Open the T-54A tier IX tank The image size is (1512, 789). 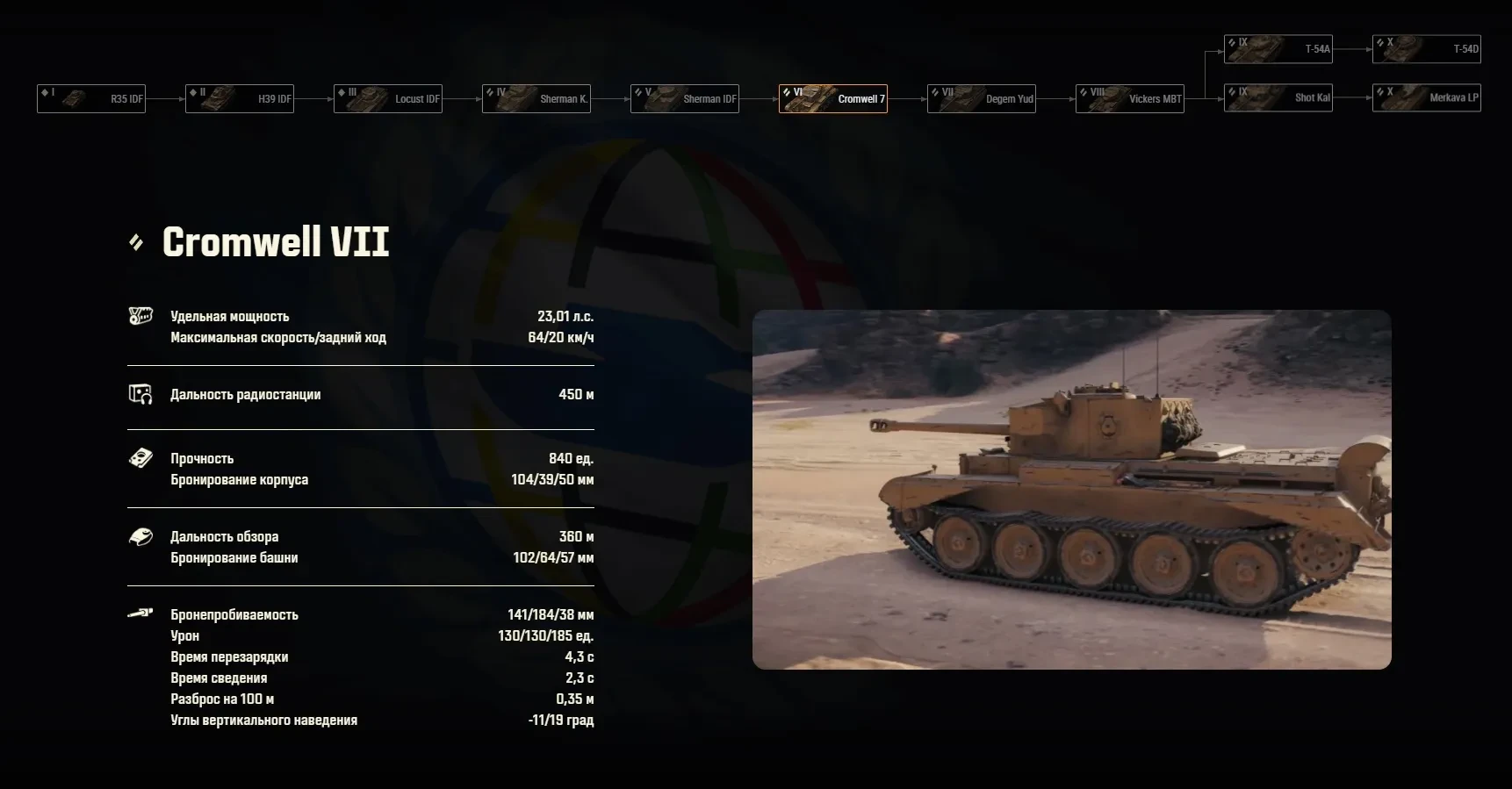[x=1278, y=48]
